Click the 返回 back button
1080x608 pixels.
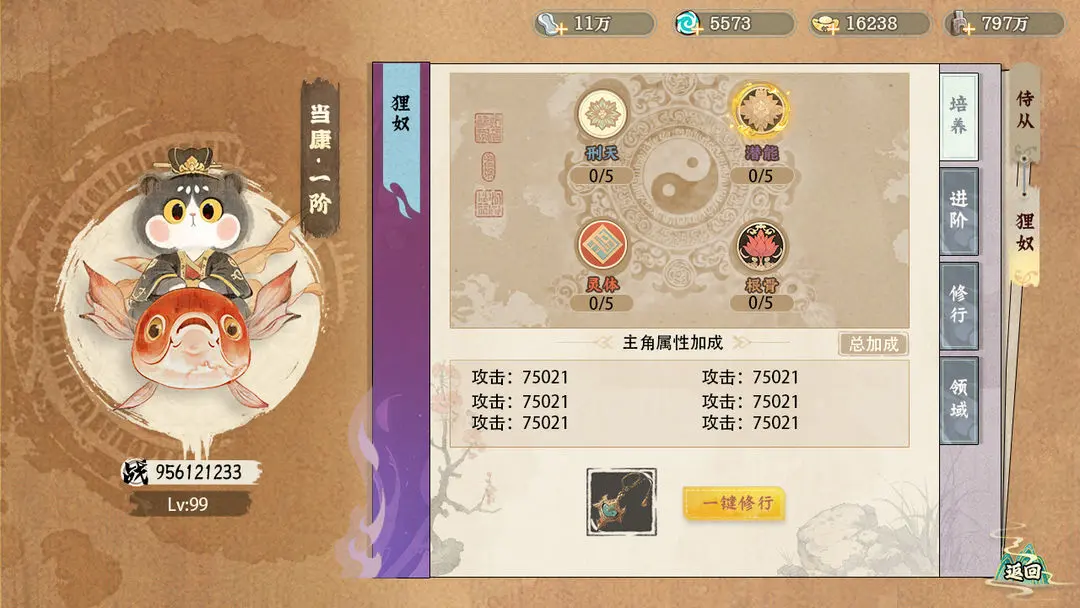(1023, 571)
